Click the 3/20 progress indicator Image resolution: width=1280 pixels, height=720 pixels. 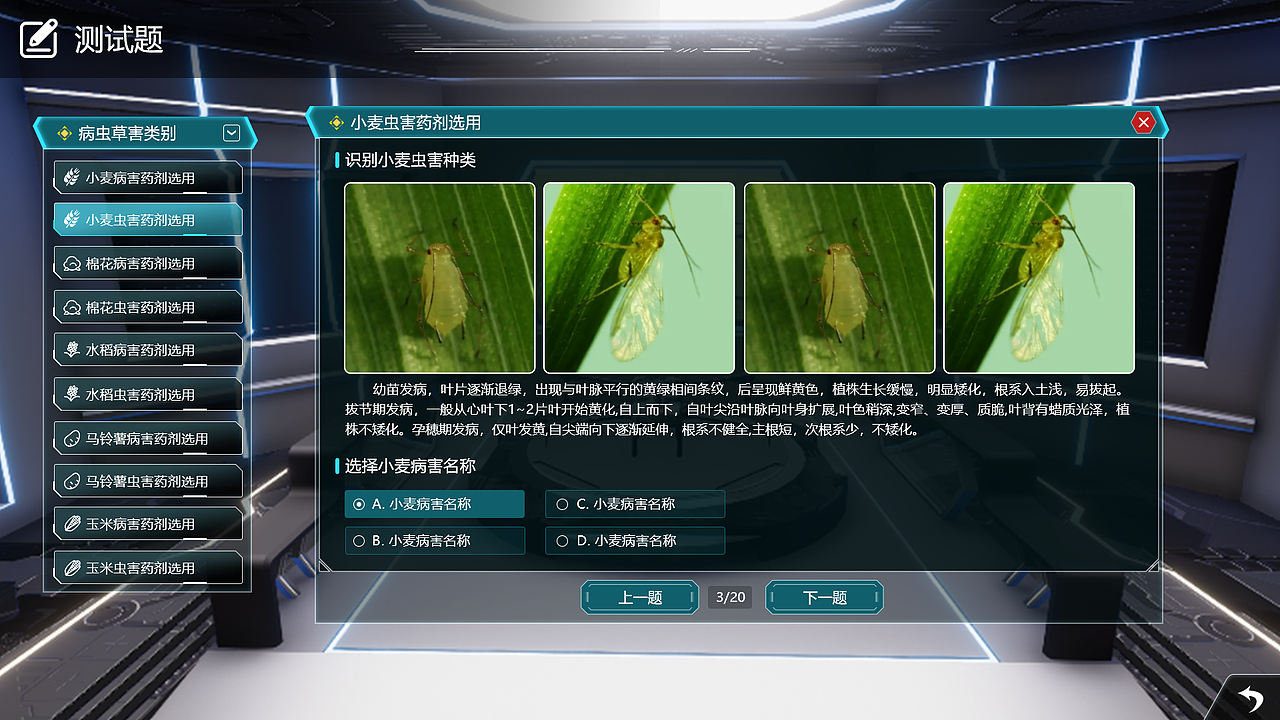(x=730, y=597)
